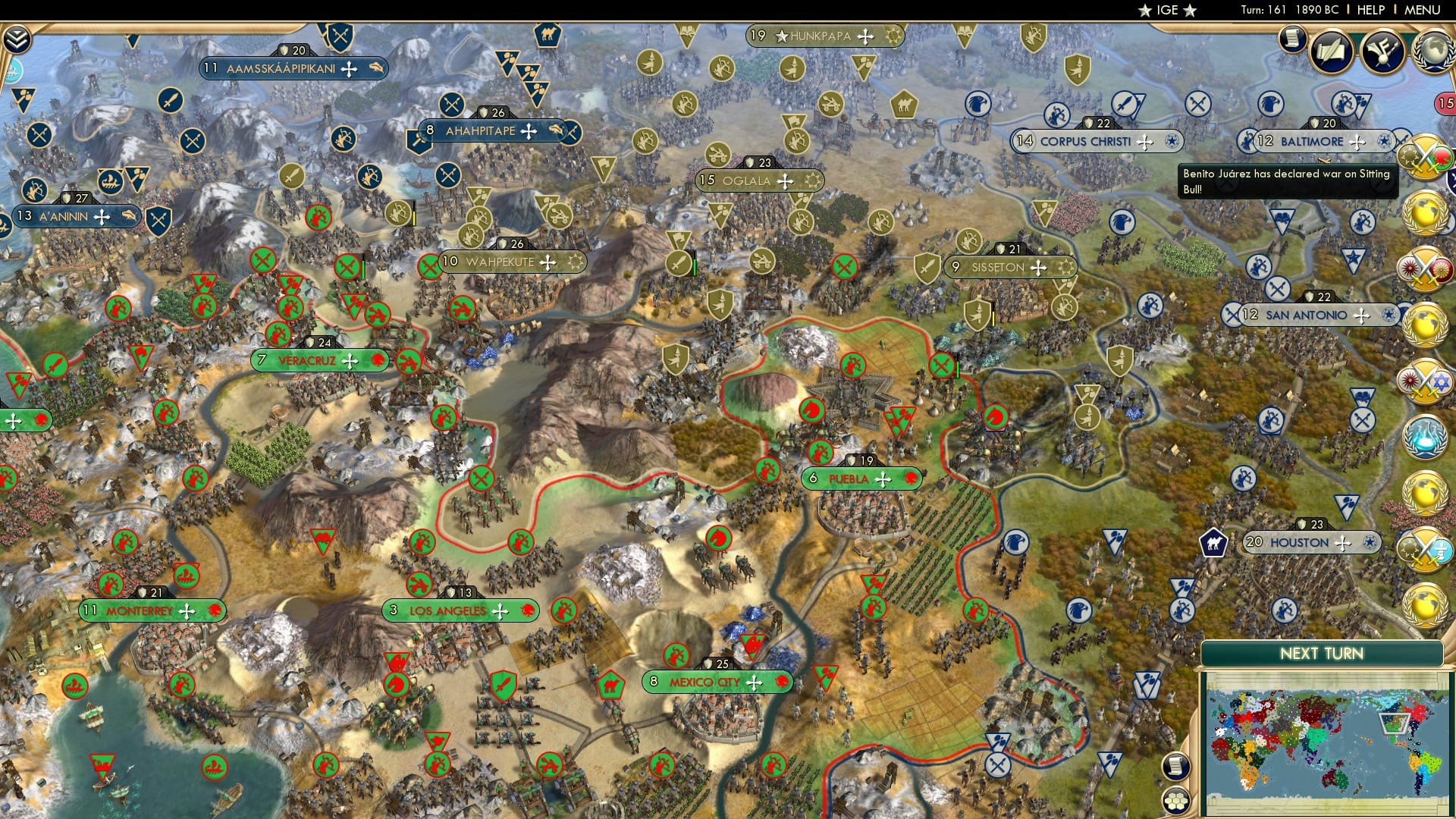
Task: Open the Social Policies scroll-and-quill icon
Action: [x=1331, y=50]
